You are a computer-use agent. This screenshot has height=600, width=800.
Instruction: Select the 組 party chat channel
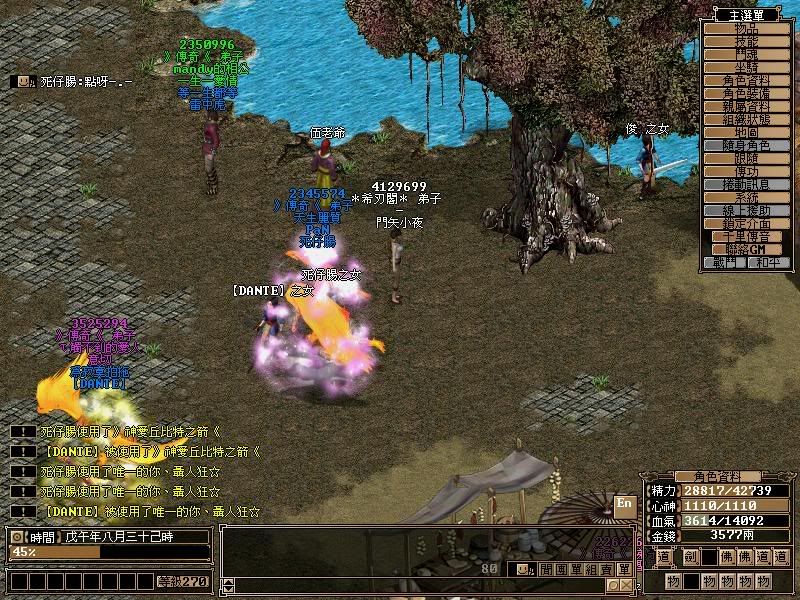pos(591,569)
